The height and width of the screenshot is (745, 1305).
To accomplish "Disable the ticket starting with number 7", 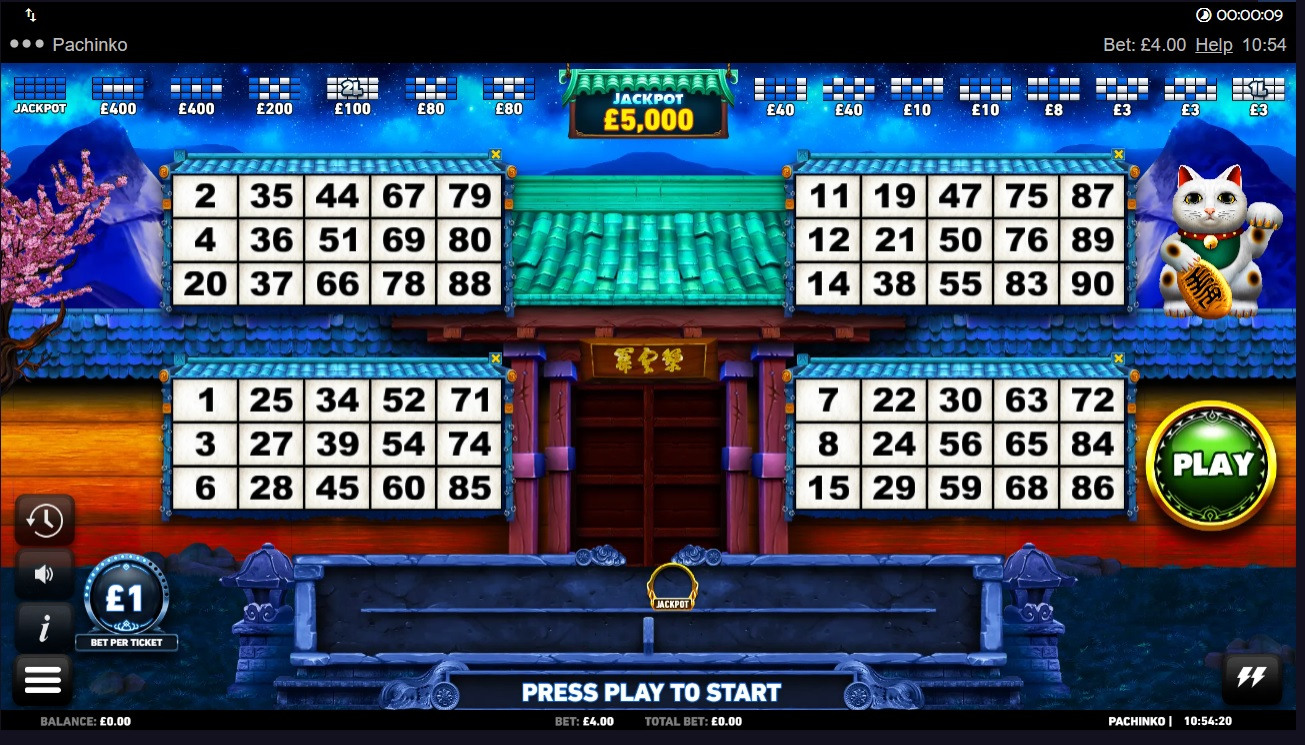I will (1117, 357).
